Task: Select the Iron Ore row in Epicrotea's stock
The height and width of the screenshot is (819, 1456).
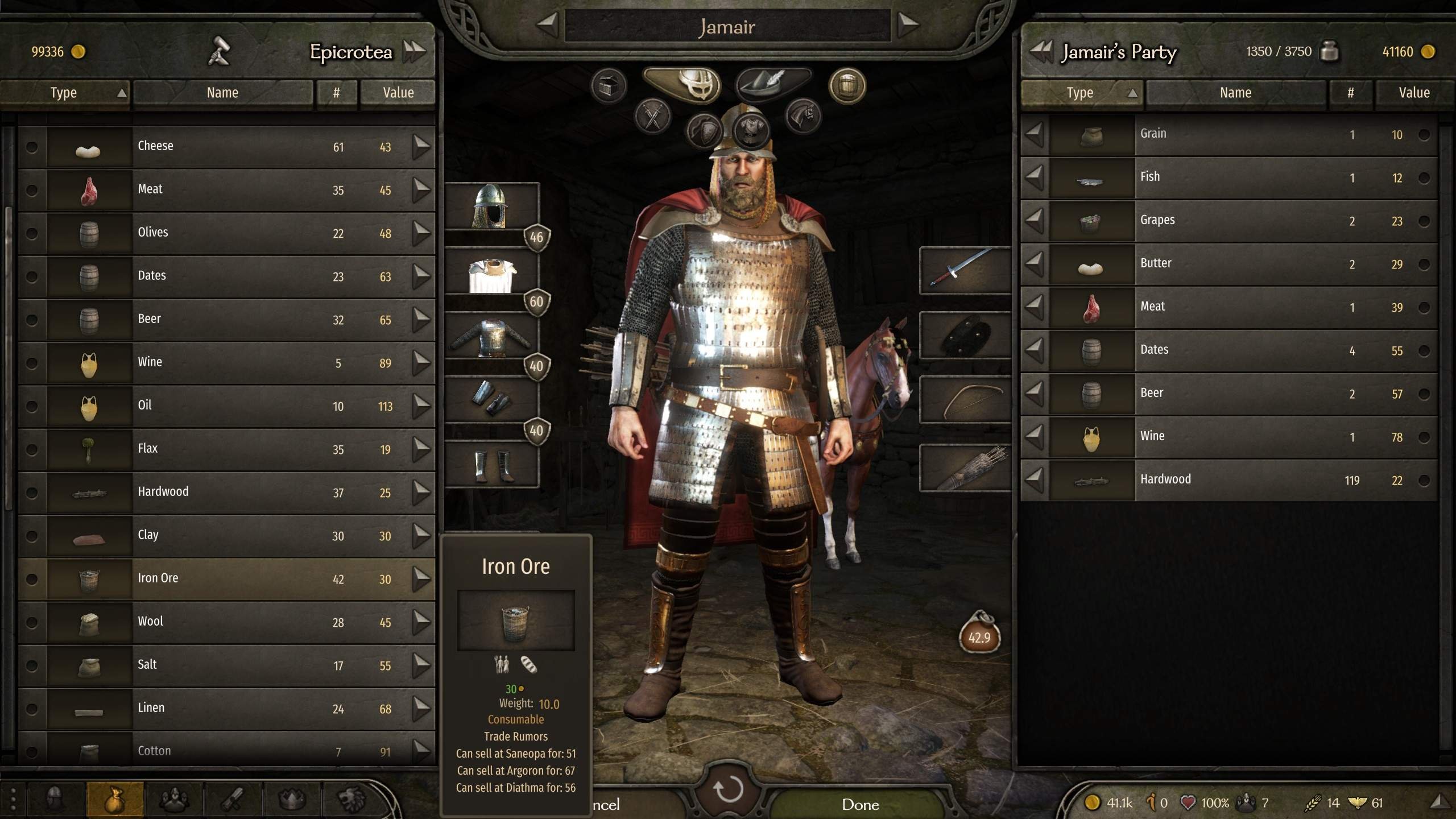Action: (x=227, y=578)
